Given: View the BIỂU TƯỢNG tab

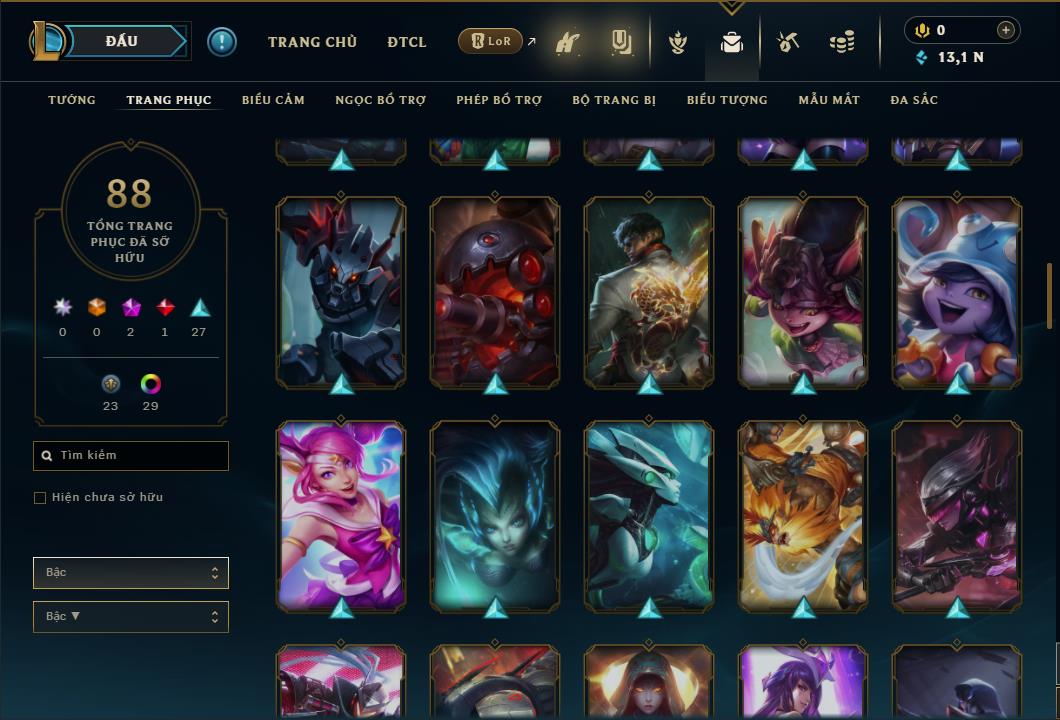Looking at the screenshot, I should [x=727, y=100].
